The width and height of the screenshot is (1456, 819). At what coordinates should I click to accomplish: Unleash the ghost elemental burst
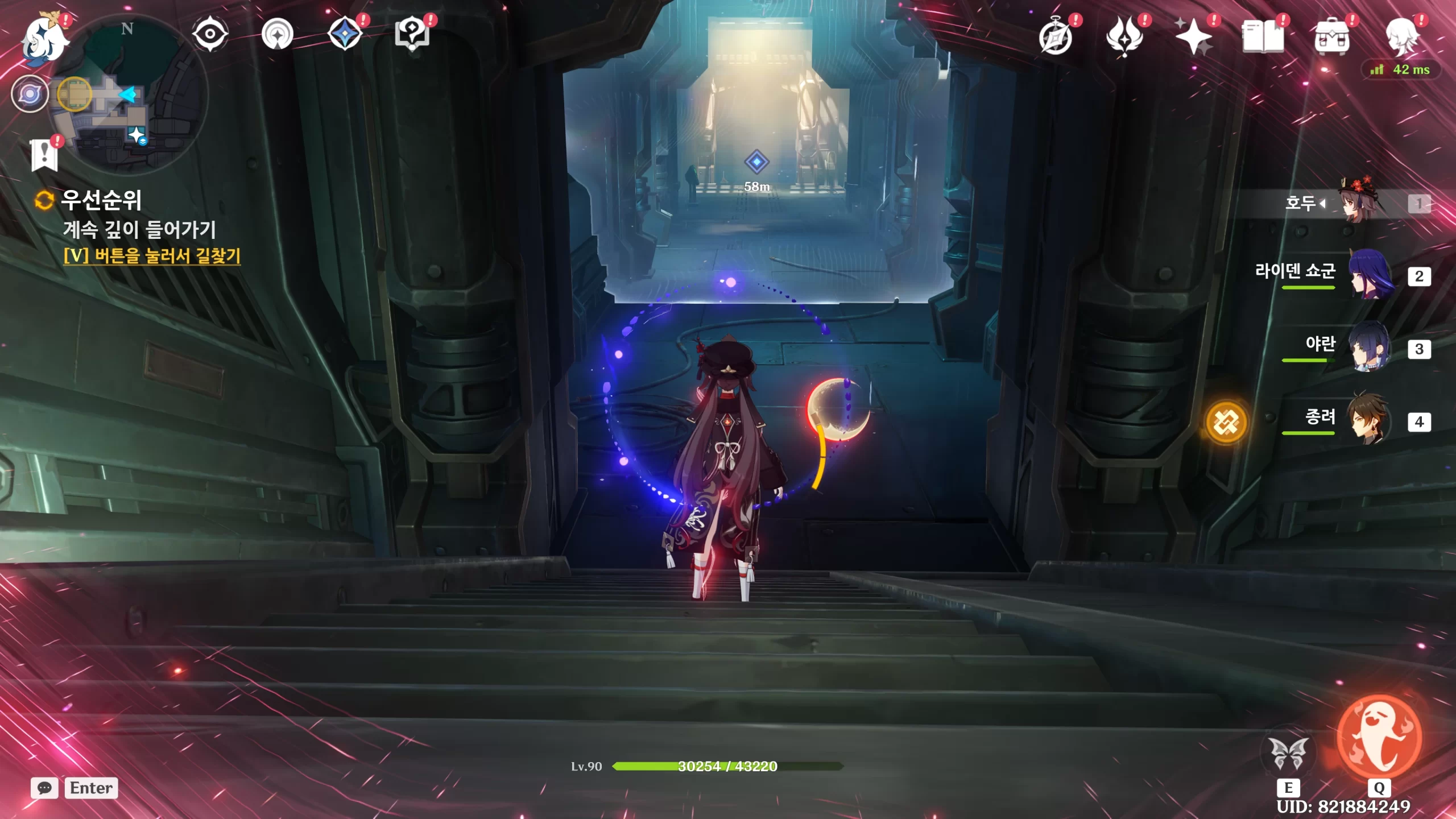[1379, 738]
